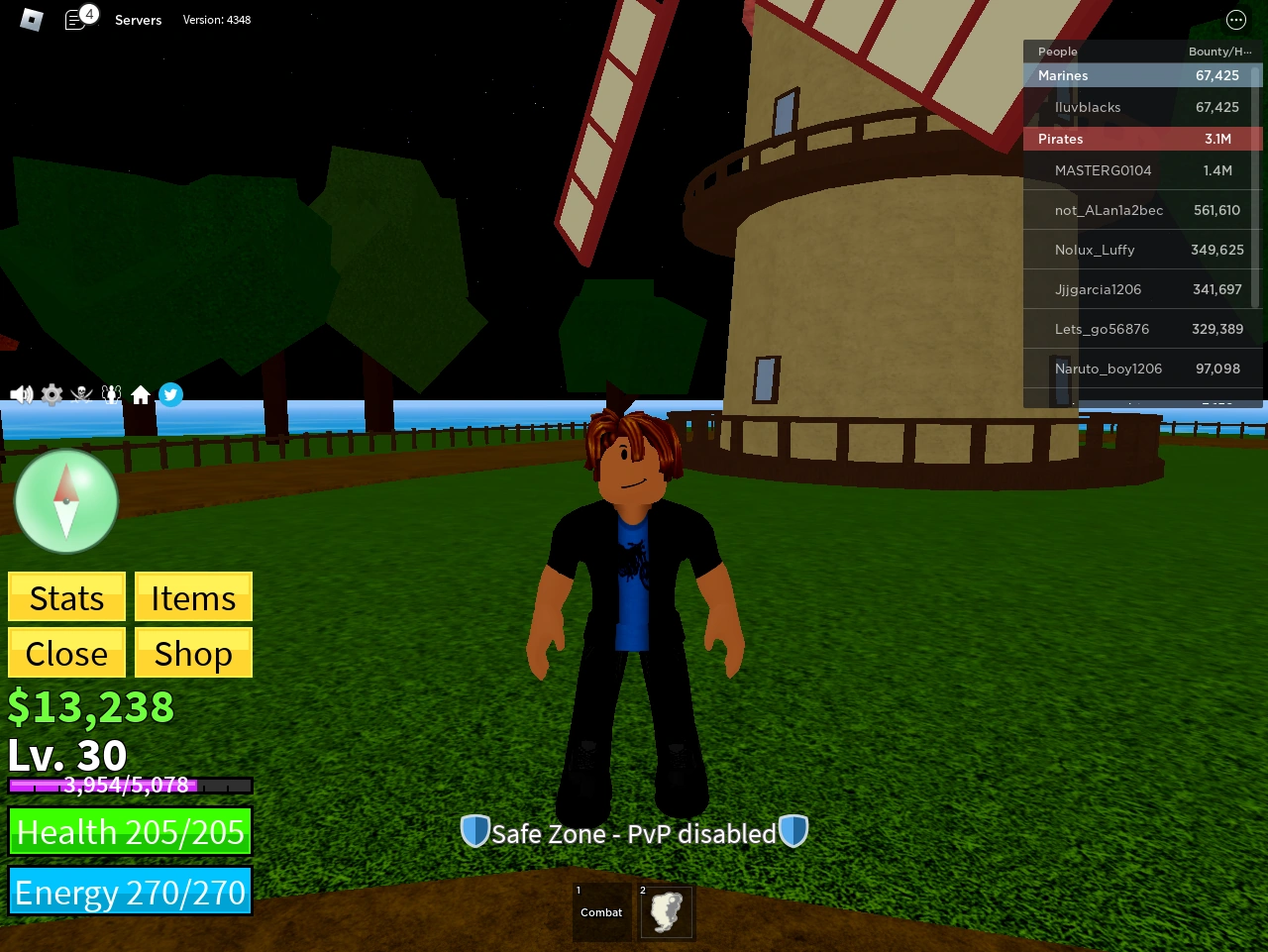This screenshot has width=1268, height=952.
Task: Open the ellipsis options menu top right
Action: point(1235,20)
